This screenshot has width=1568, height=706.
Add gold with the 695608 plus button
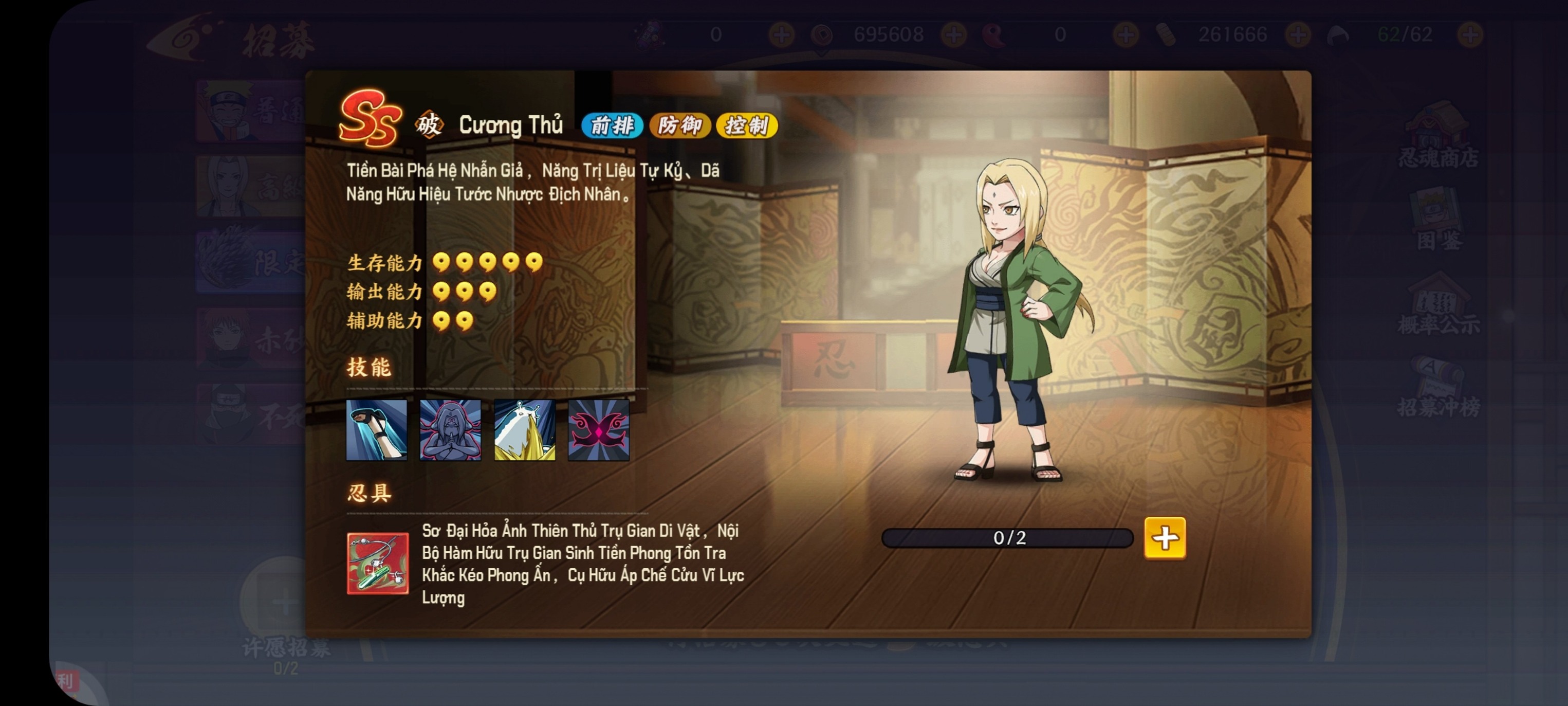[x=955, y=34]
